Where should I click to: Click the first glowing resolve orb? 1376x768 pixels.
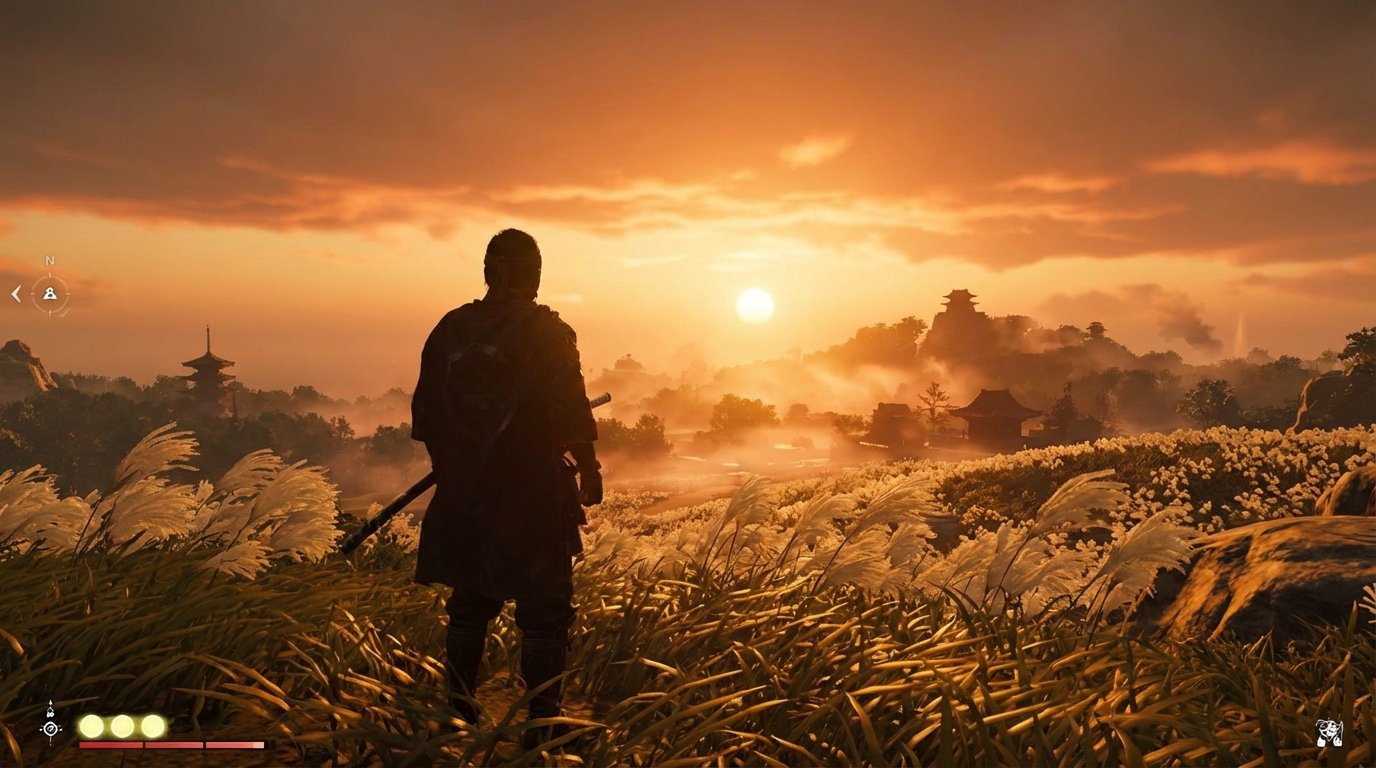(92, 725)
